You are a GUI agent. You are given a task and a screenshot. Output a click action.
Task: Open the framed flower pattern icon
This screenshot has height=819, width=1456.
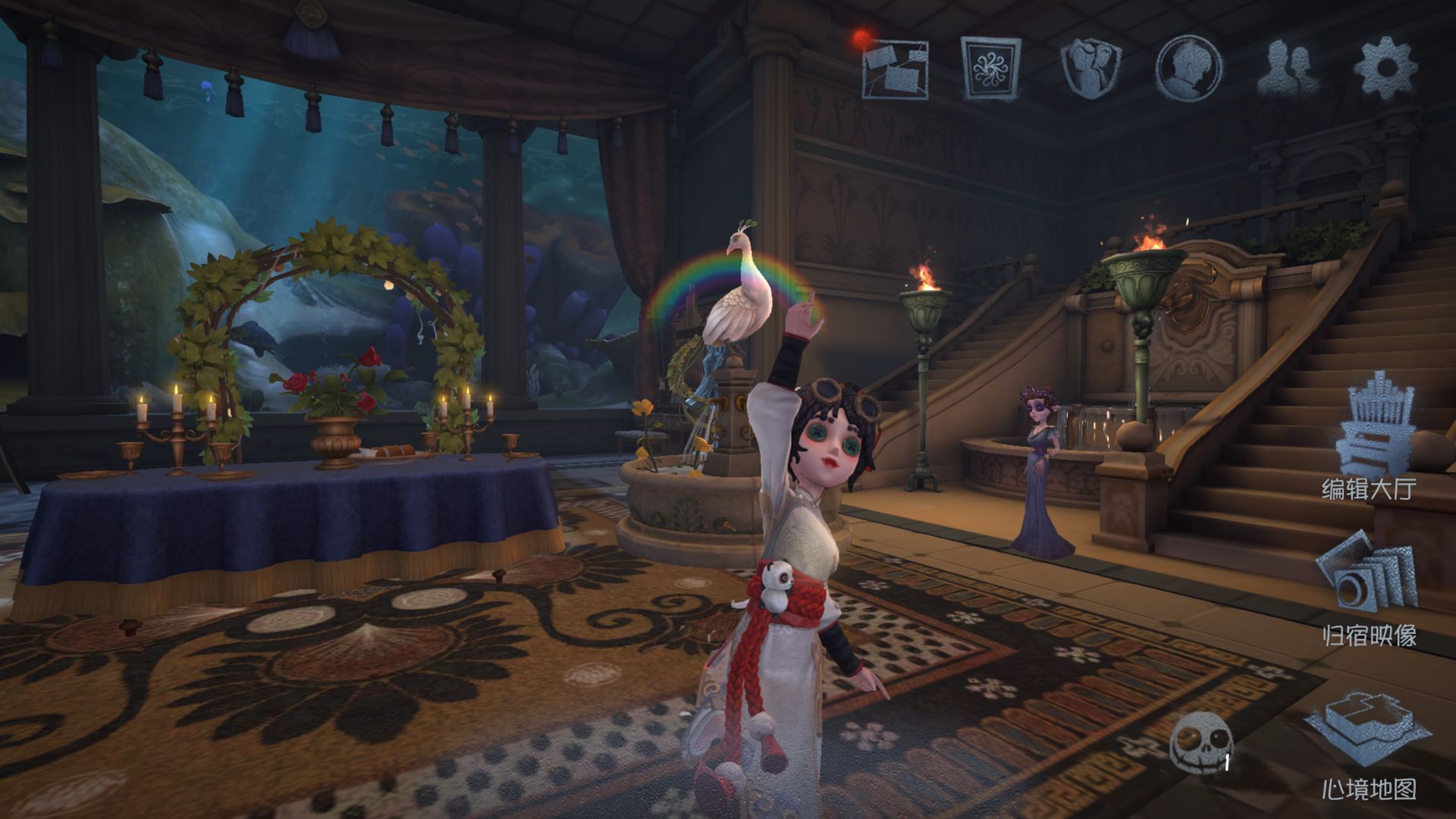pyautogui.click(x=990, y=69)
